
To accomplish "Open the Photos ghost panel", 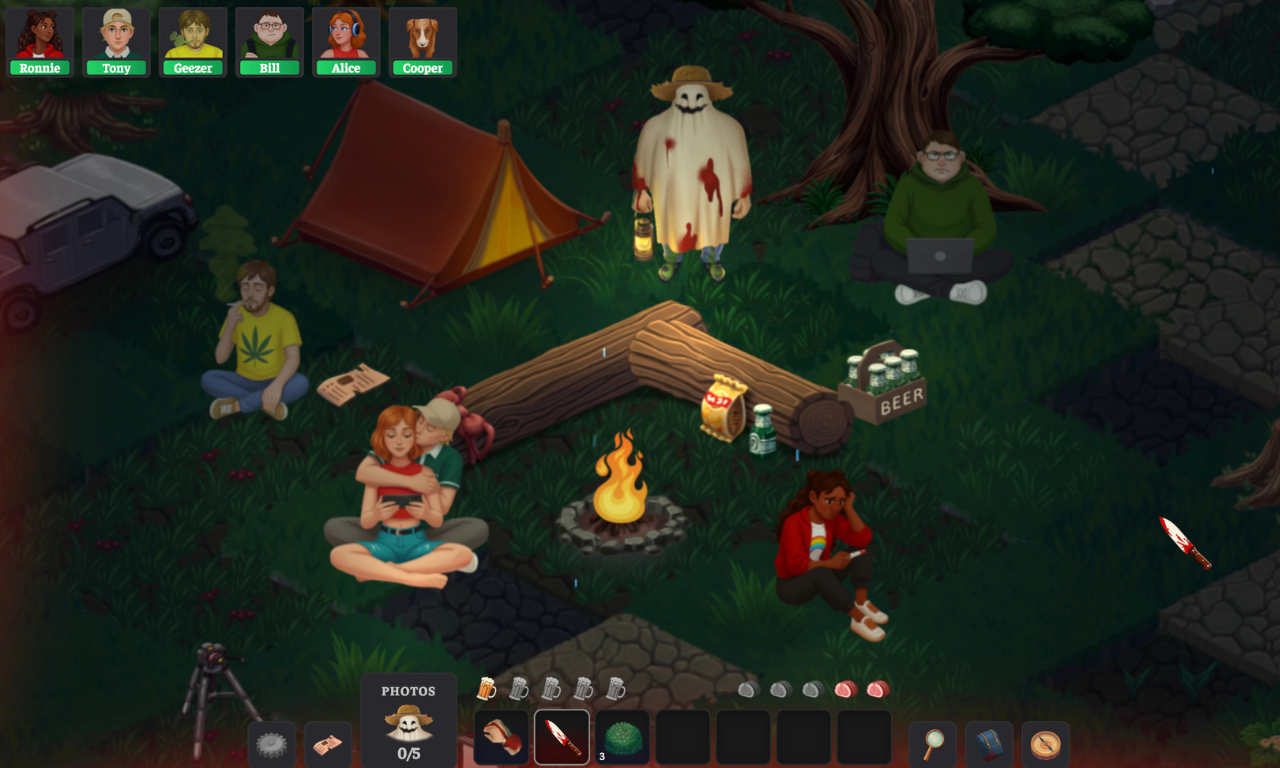I will tap(408, 722).
